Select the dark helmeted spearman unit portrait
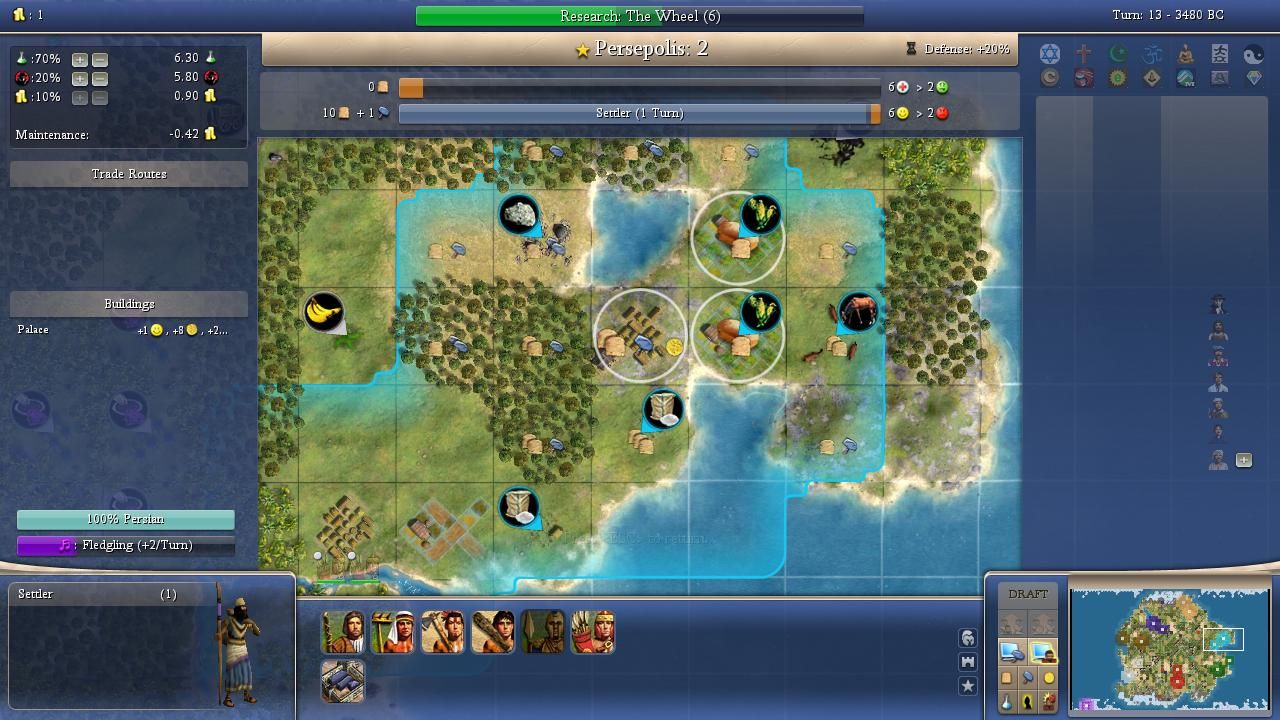The height and width of the screenshot is (720, 1280). point(543,632)
